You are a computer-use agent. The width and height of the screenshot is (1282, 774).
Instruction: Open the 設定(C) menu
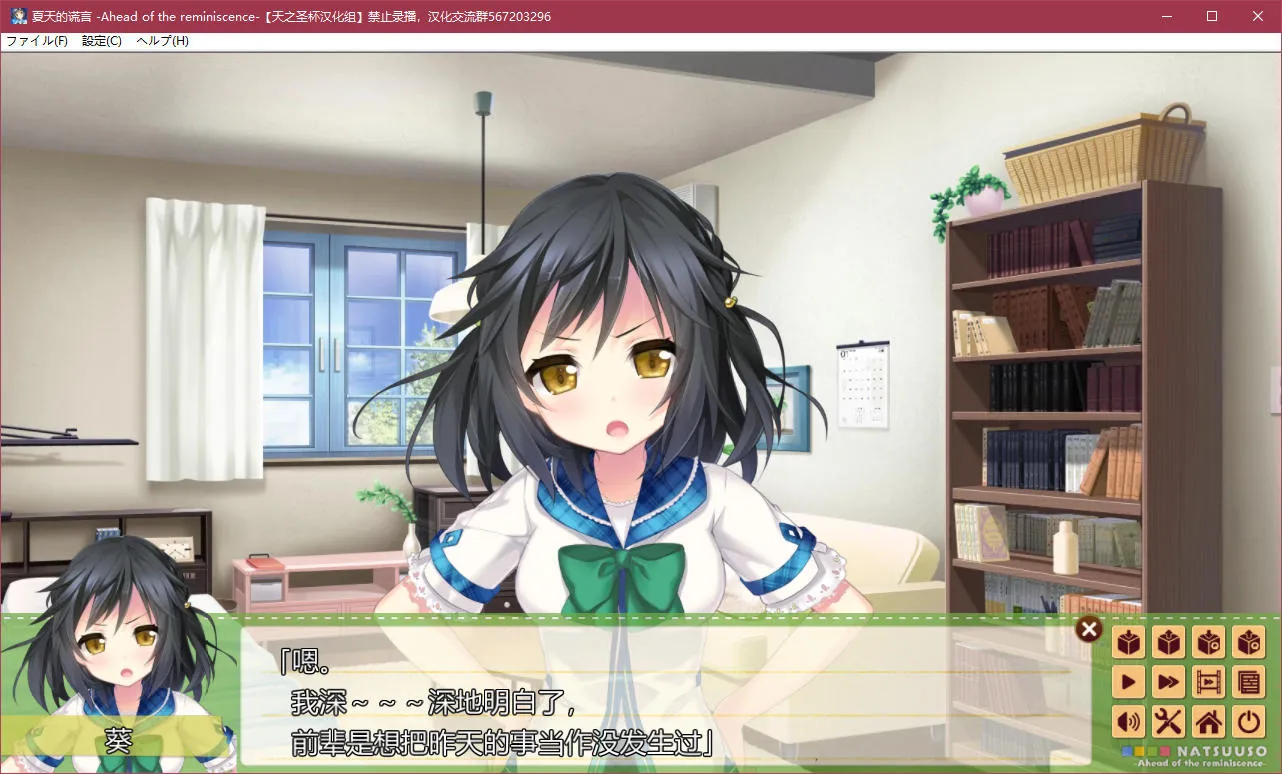pyautogui.click(x=99, y=41)
